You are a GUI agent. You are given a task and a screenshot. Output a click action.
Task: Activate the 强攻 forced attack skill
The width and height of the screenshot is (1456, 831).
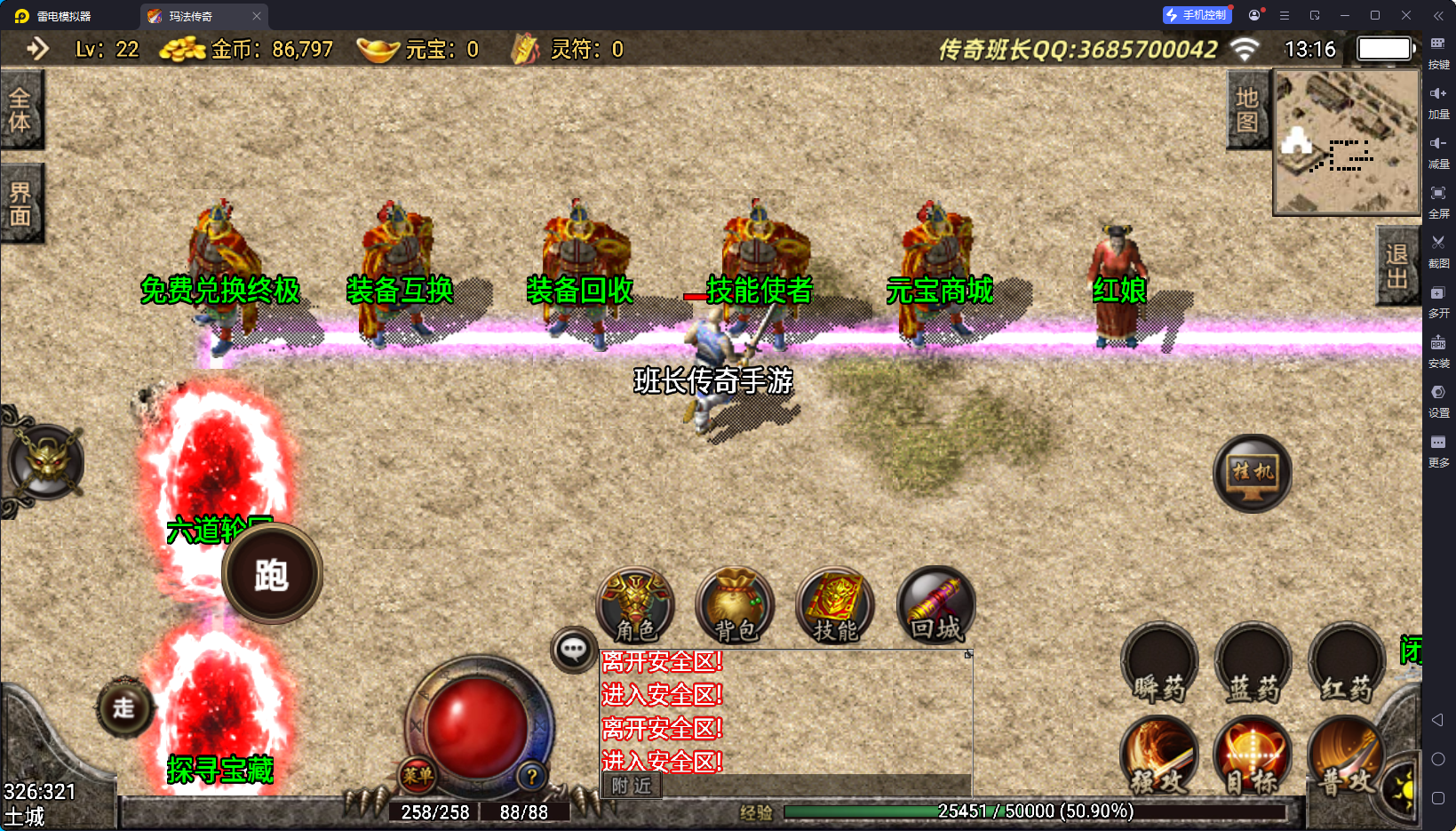click(1159, 755)
